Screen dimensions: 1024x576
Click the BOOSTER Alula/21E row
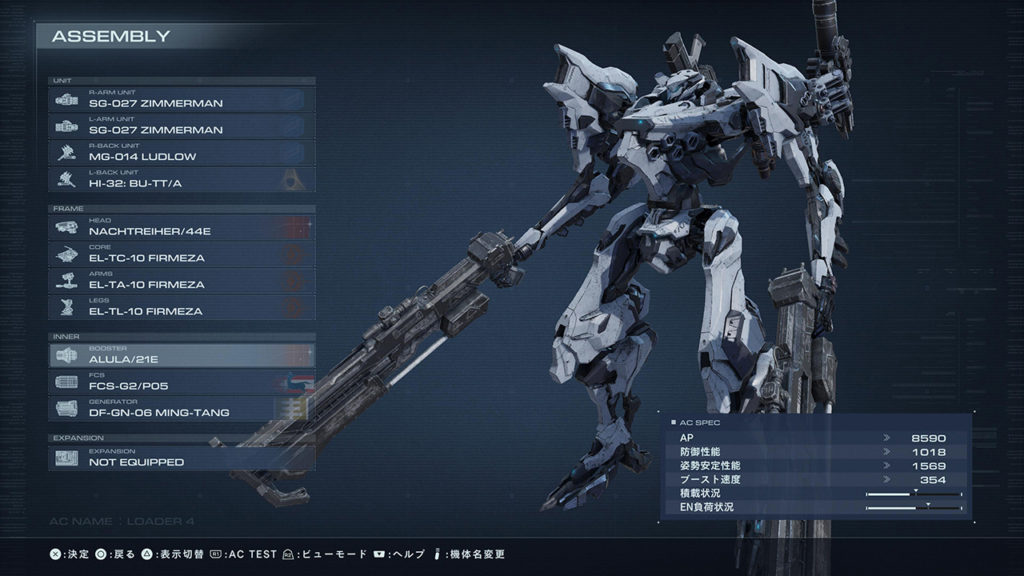(x=181, y=355)
